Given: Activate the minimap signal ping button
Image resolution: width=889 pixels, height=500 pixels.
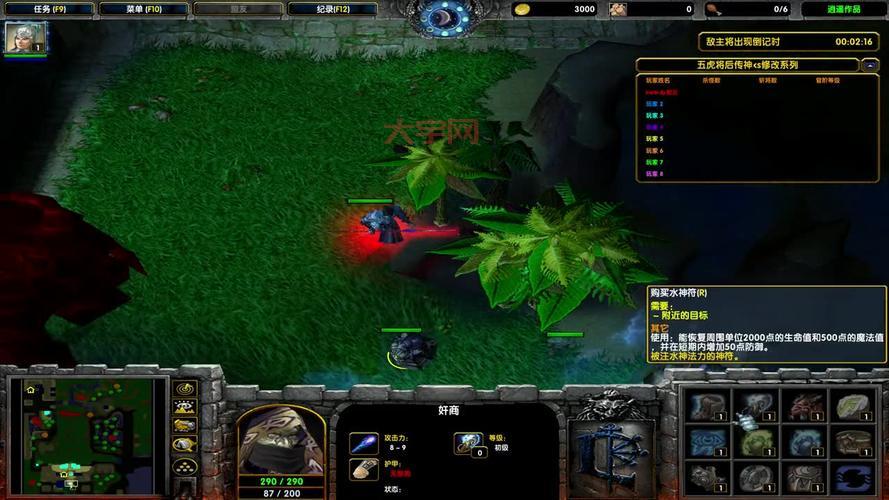Looking at the screenshot, I should pos(184,388).
